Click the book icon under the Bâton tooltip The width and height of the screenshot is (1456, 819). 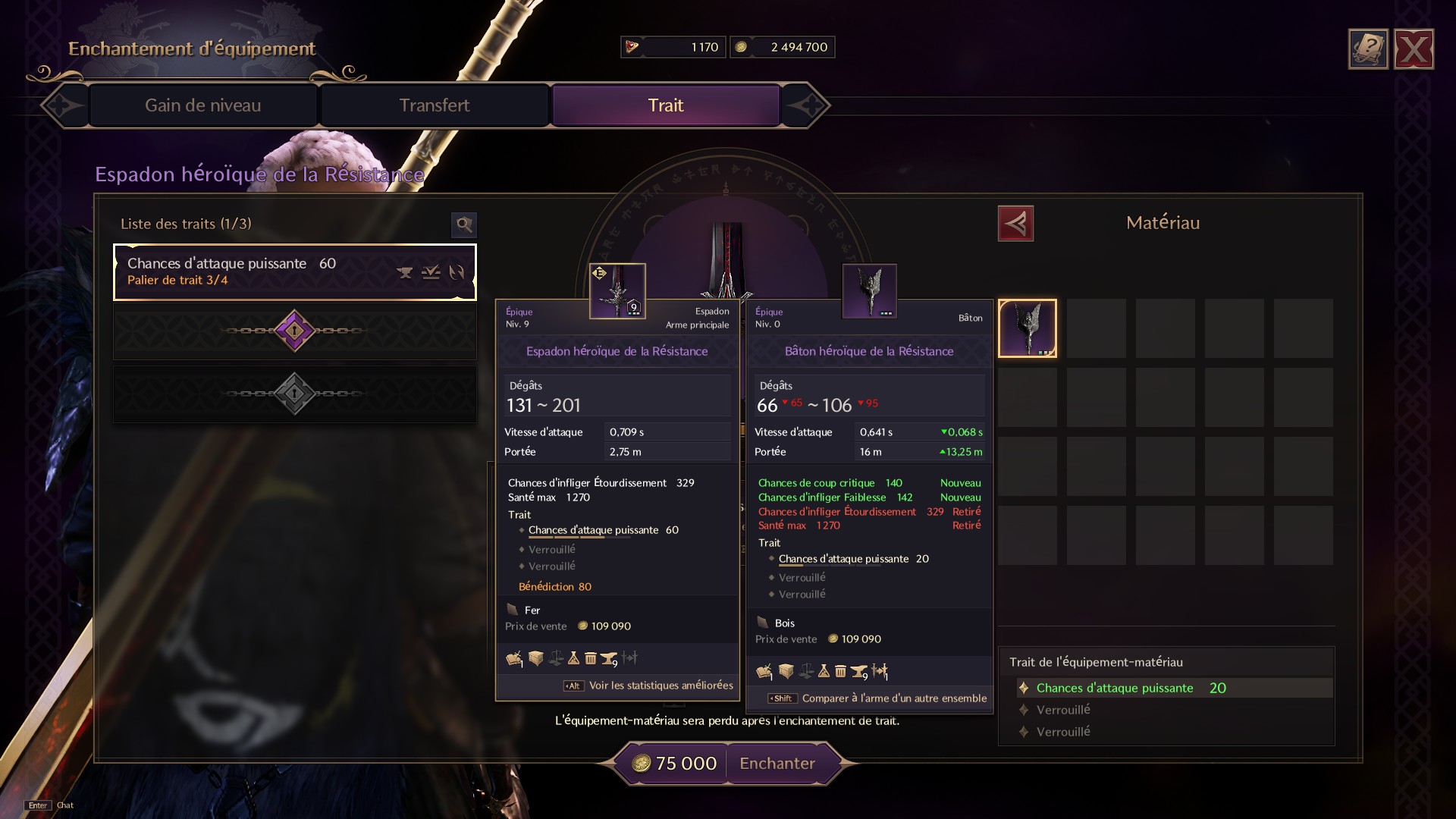point(764,670)
